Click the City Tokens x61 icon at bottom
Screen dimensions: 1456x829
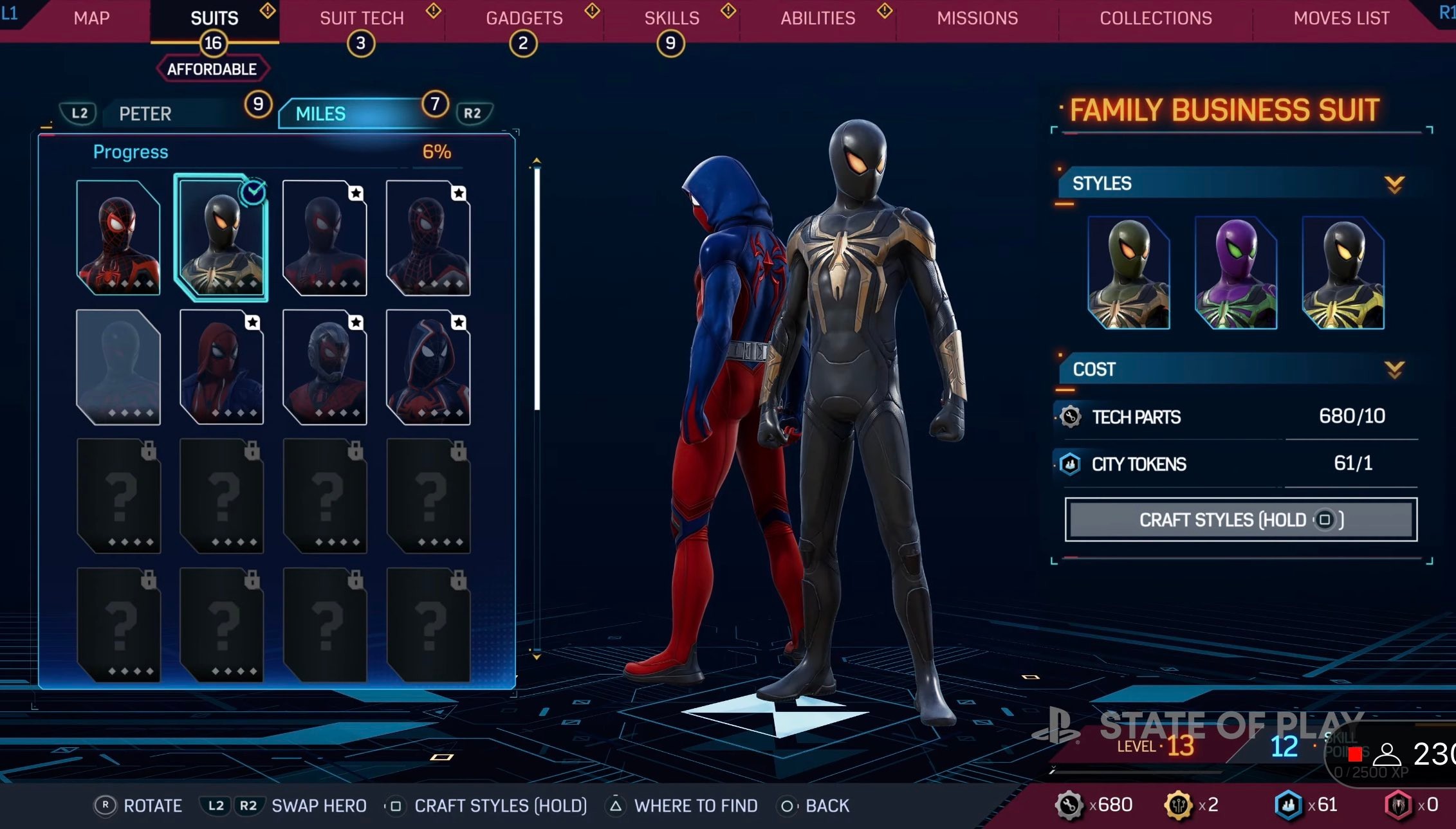click(x=1289, y=805)
